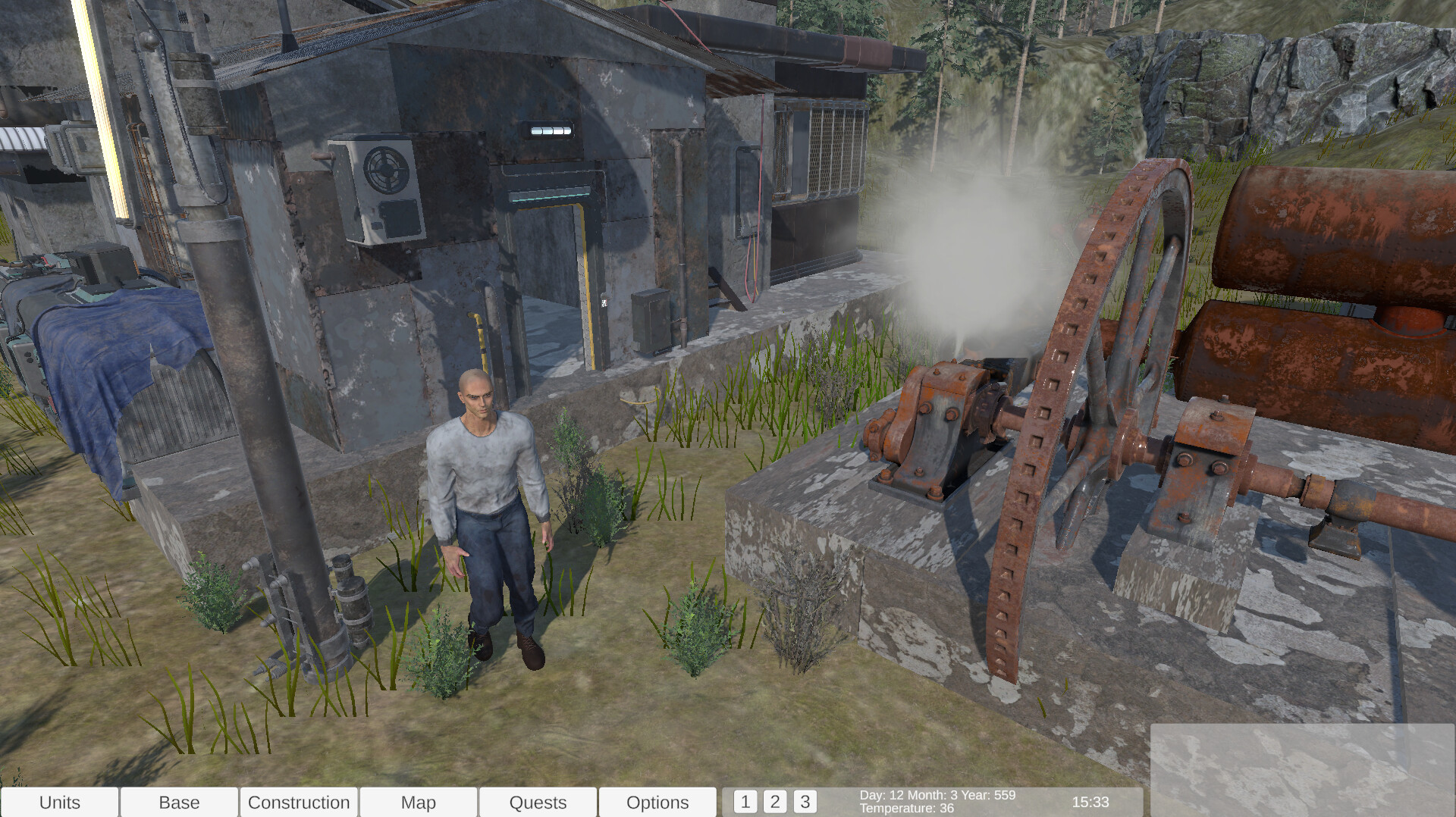
Task: Set game speed to 1
Action: [745, 800]
